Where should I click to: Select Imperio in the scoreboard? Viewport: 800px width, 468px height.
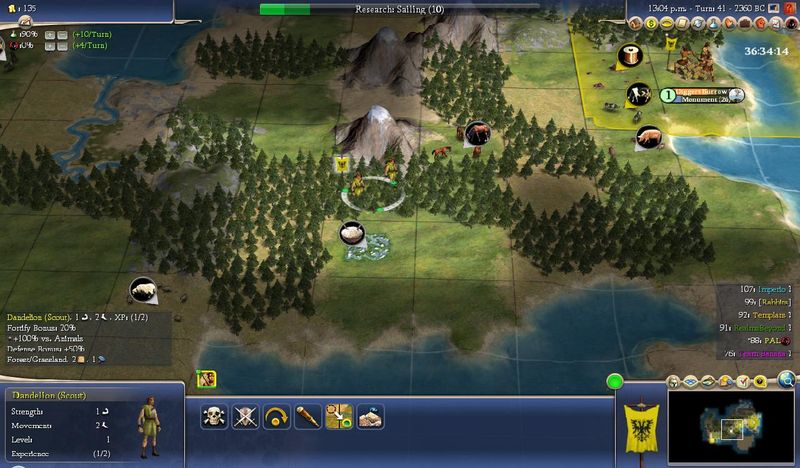point(768,288)
